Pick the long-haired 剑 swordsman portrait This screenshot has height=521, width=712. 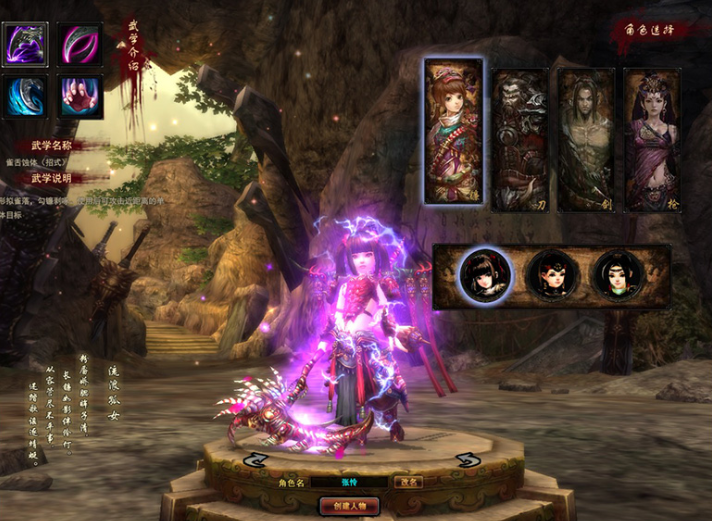[585, 139]
